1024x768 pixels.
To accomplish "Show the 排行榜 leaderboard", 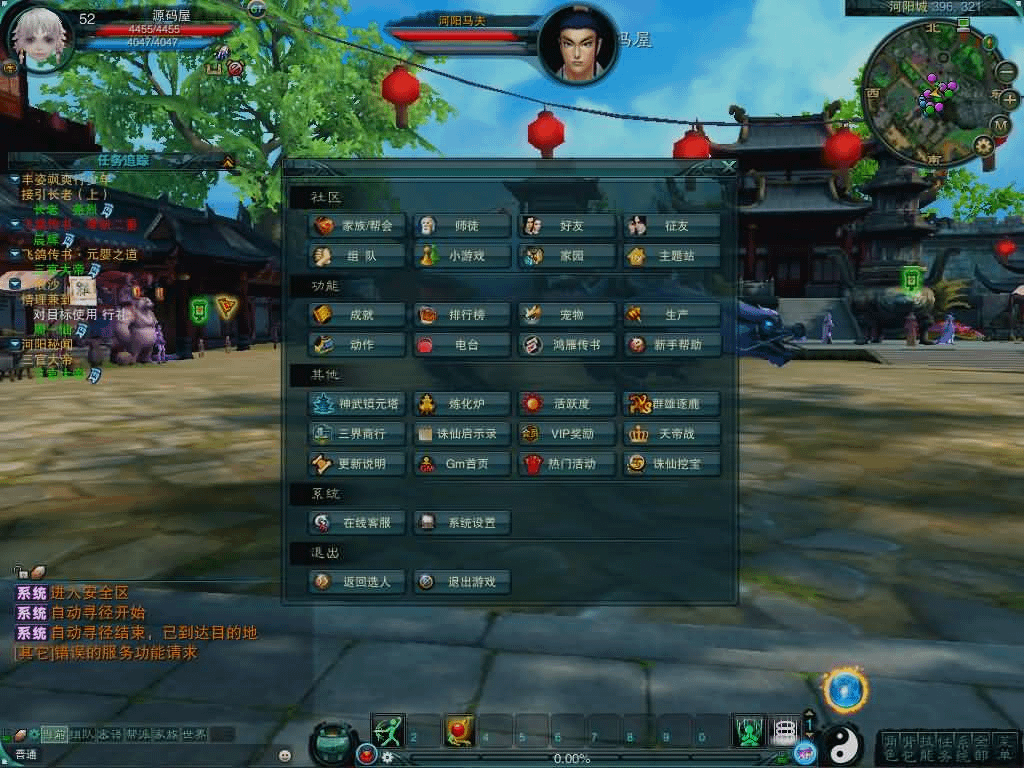I will pos(462,315).
